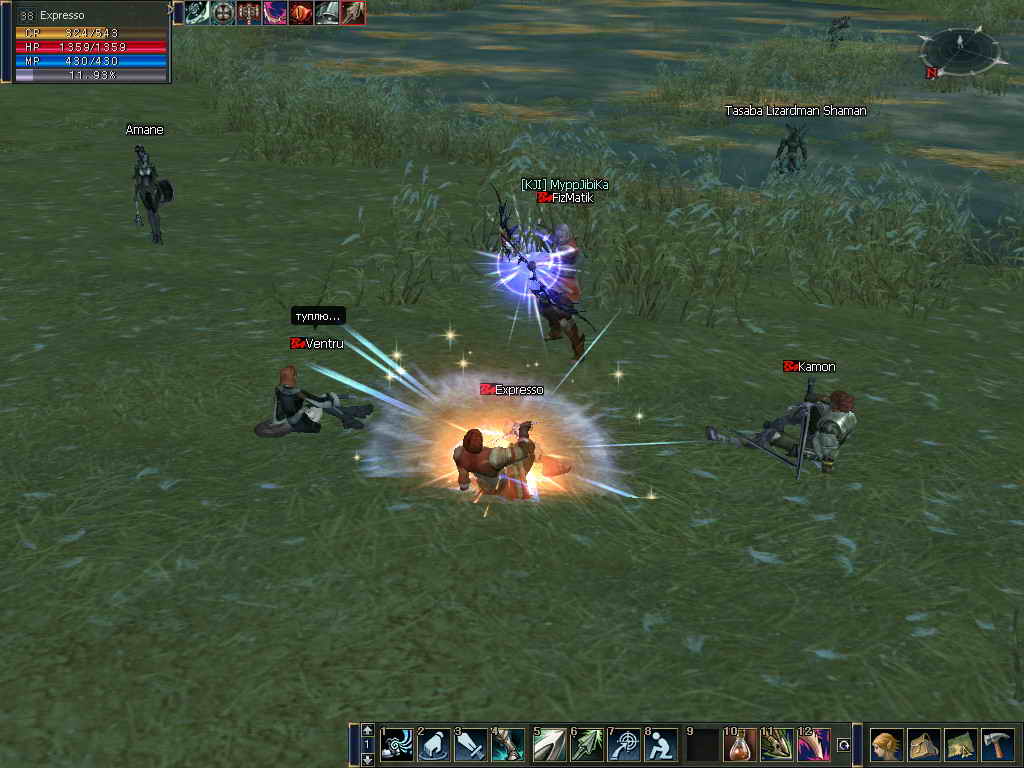Screen dimensions: 1024x768
Task: Activate the green arrow skill in slot 6
Action: point(589,745)
